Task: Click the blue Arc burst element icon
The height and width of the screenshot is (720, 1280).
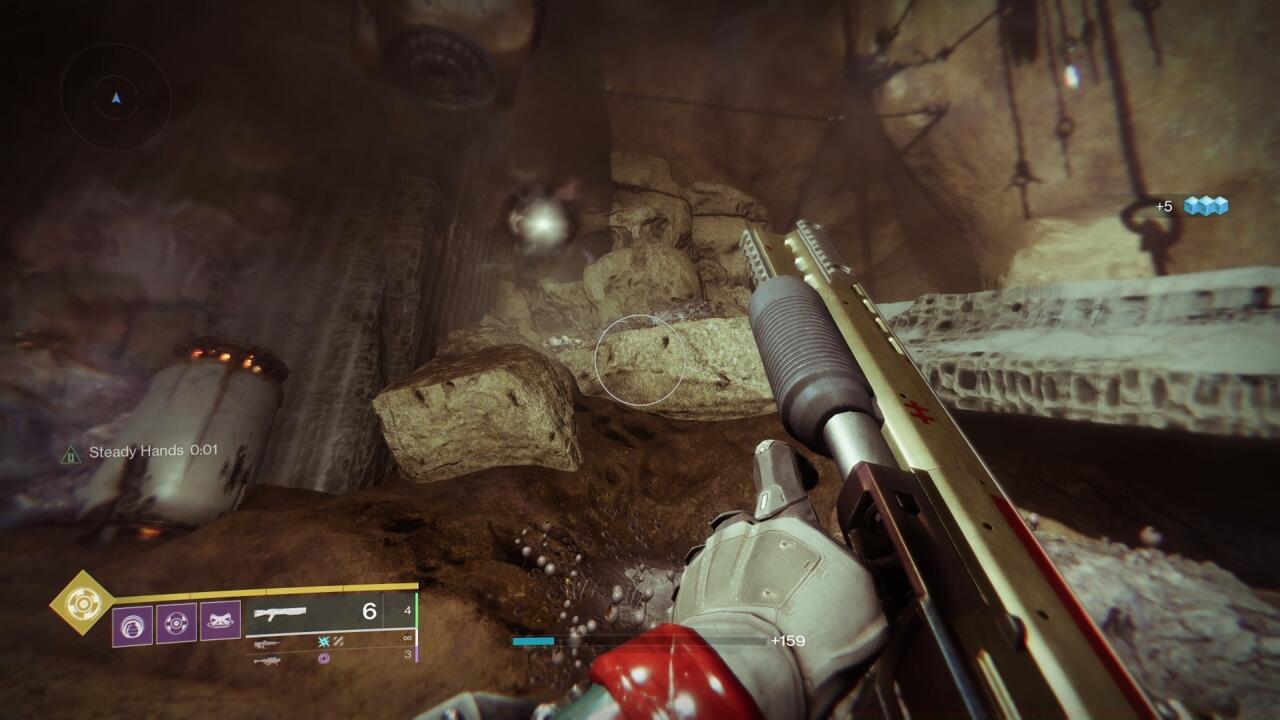Action: (x=323, y=641)
